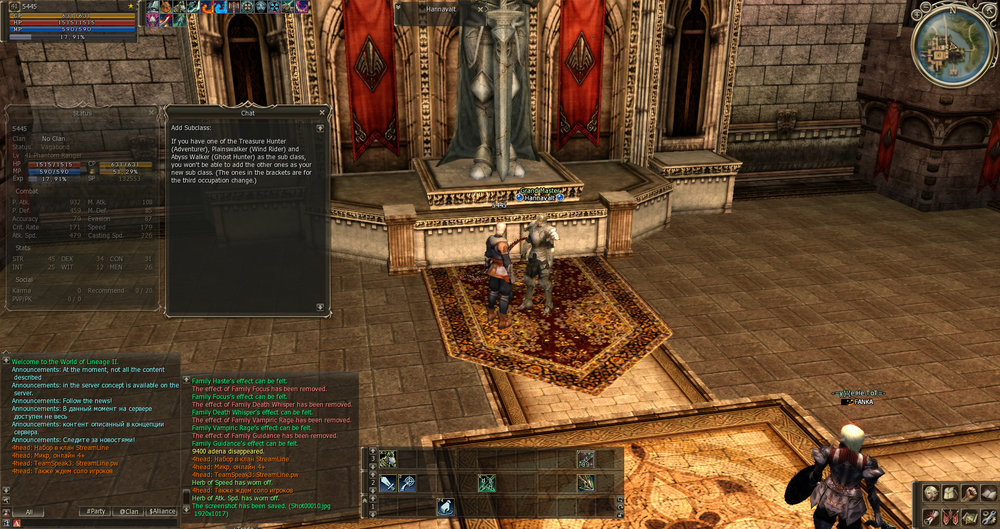Close the Status window
This screenshot has width=1000, height=529.
(151, 113)
